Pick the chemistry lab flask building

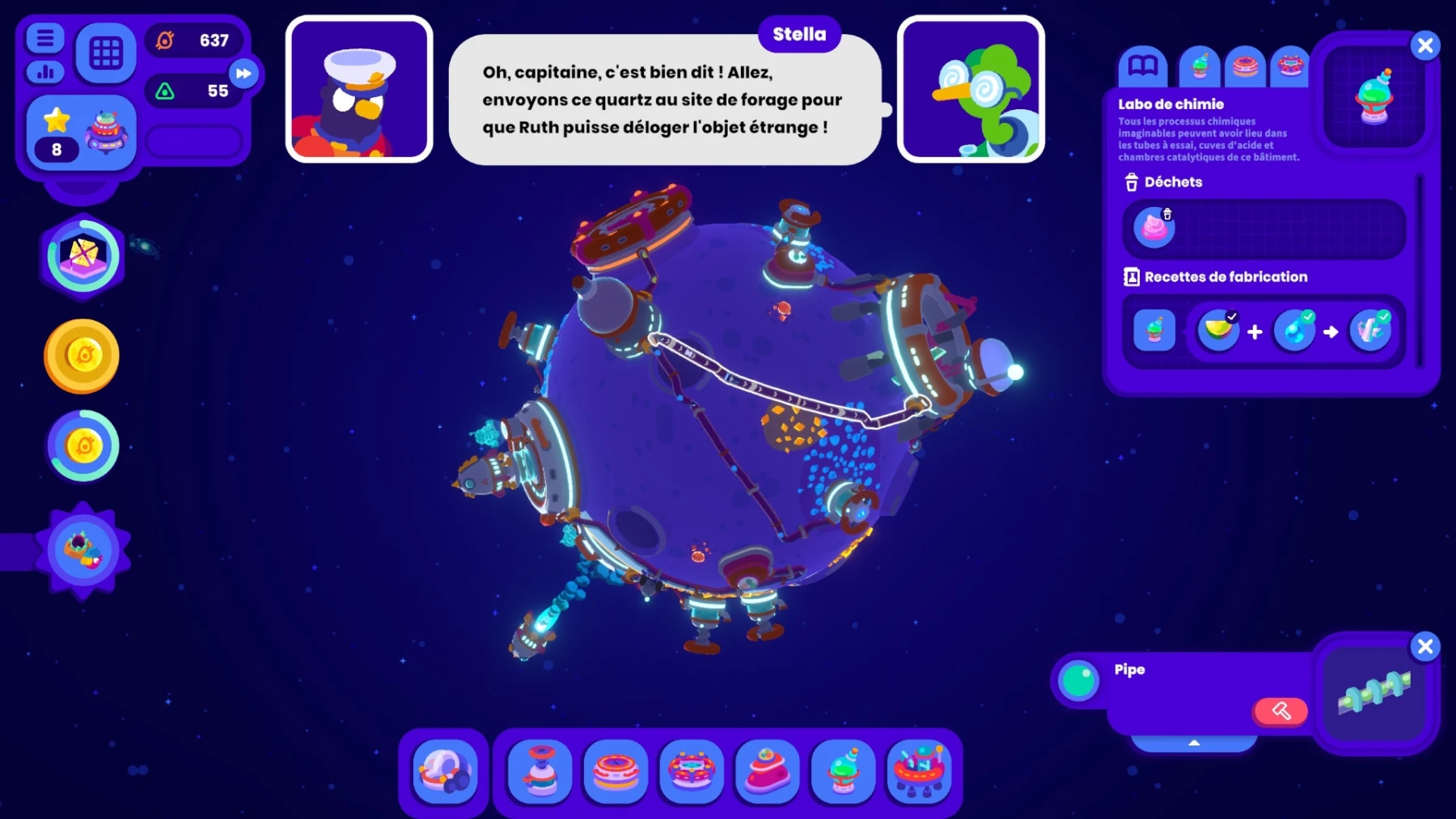pos(843,771)
